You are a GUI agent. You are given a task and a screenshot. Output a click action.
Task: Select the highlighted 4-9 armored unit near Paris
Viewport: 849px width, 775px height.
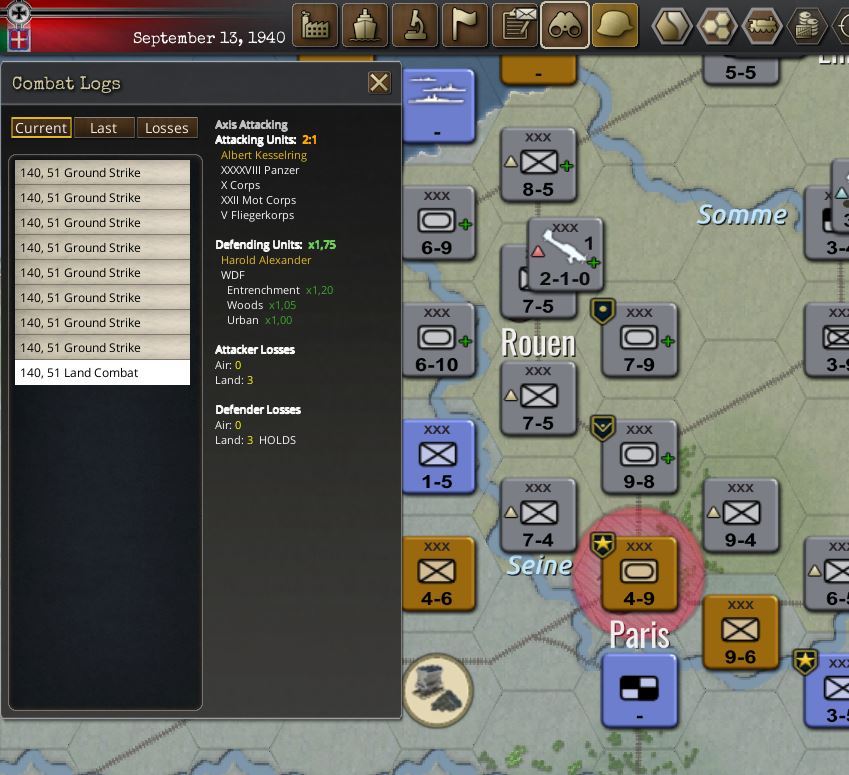639,575
